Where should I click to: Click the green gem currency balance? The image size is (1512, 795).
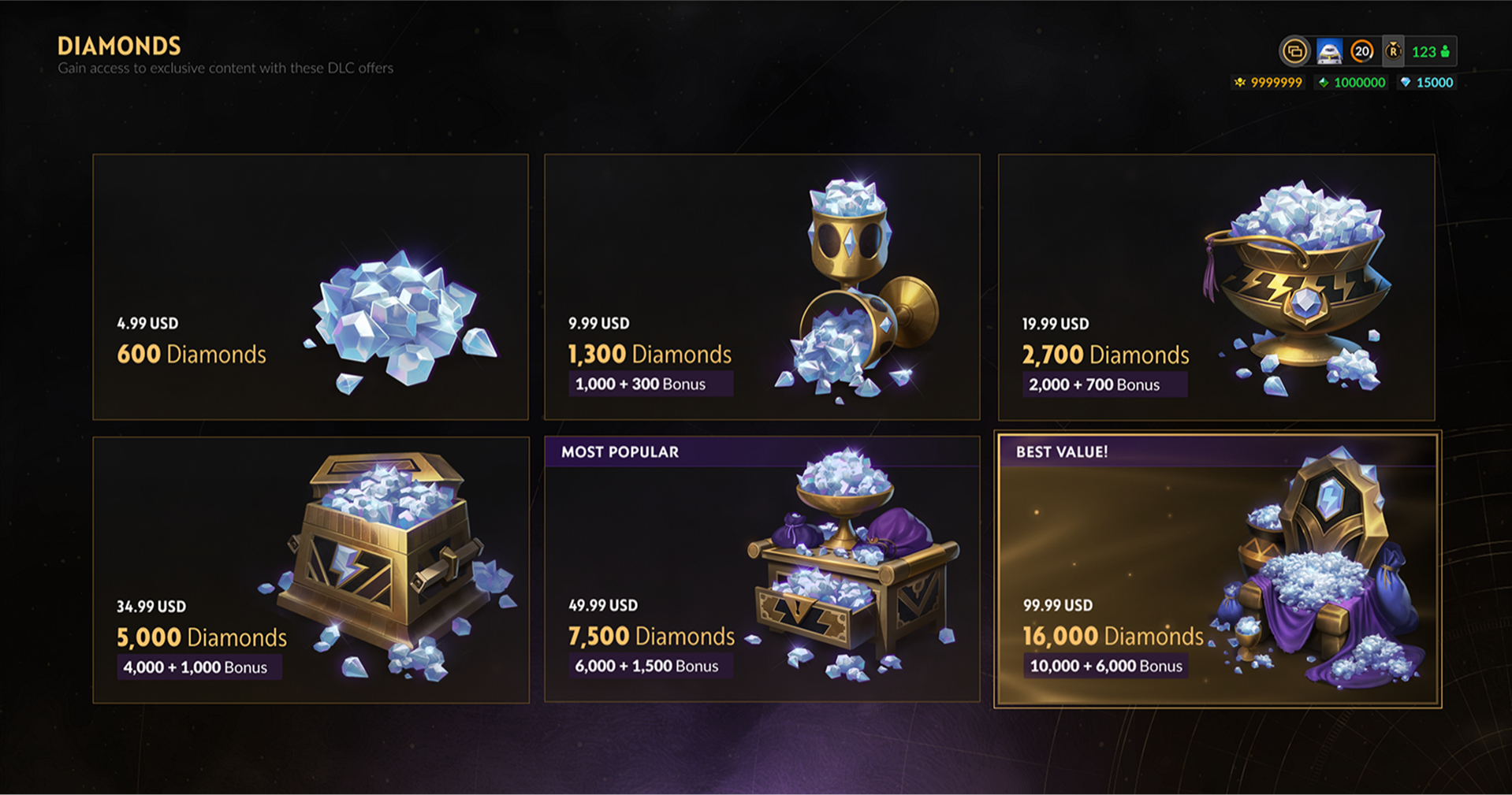point(1351,83)
